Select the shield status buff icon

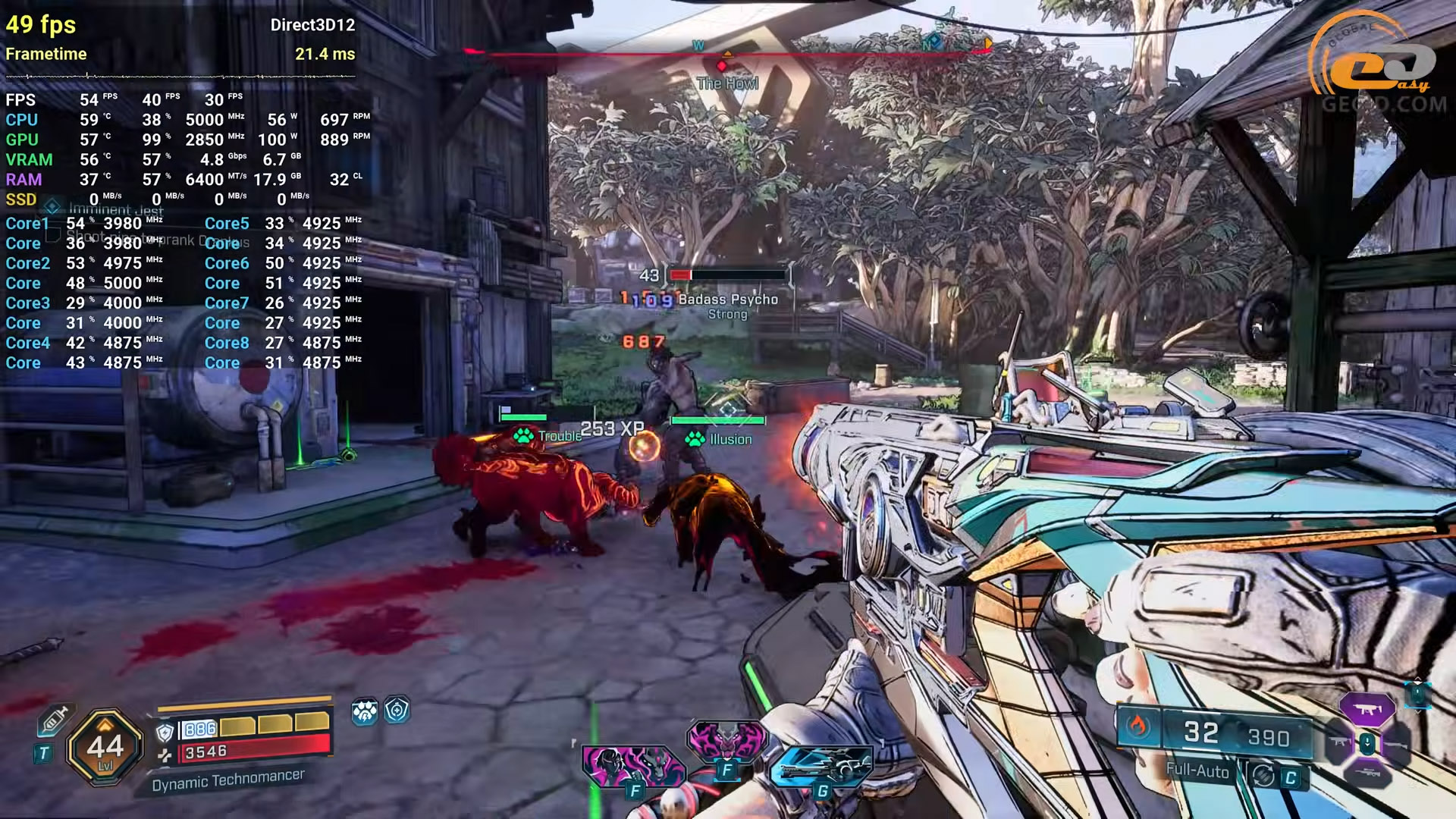pos(397,711)
